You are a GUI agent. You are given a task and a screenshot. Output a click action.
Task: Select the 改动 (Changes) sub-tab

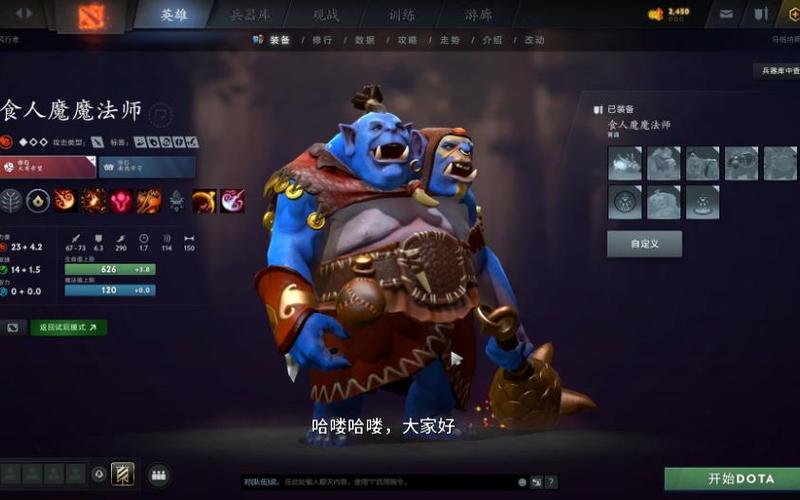(534, 40)
